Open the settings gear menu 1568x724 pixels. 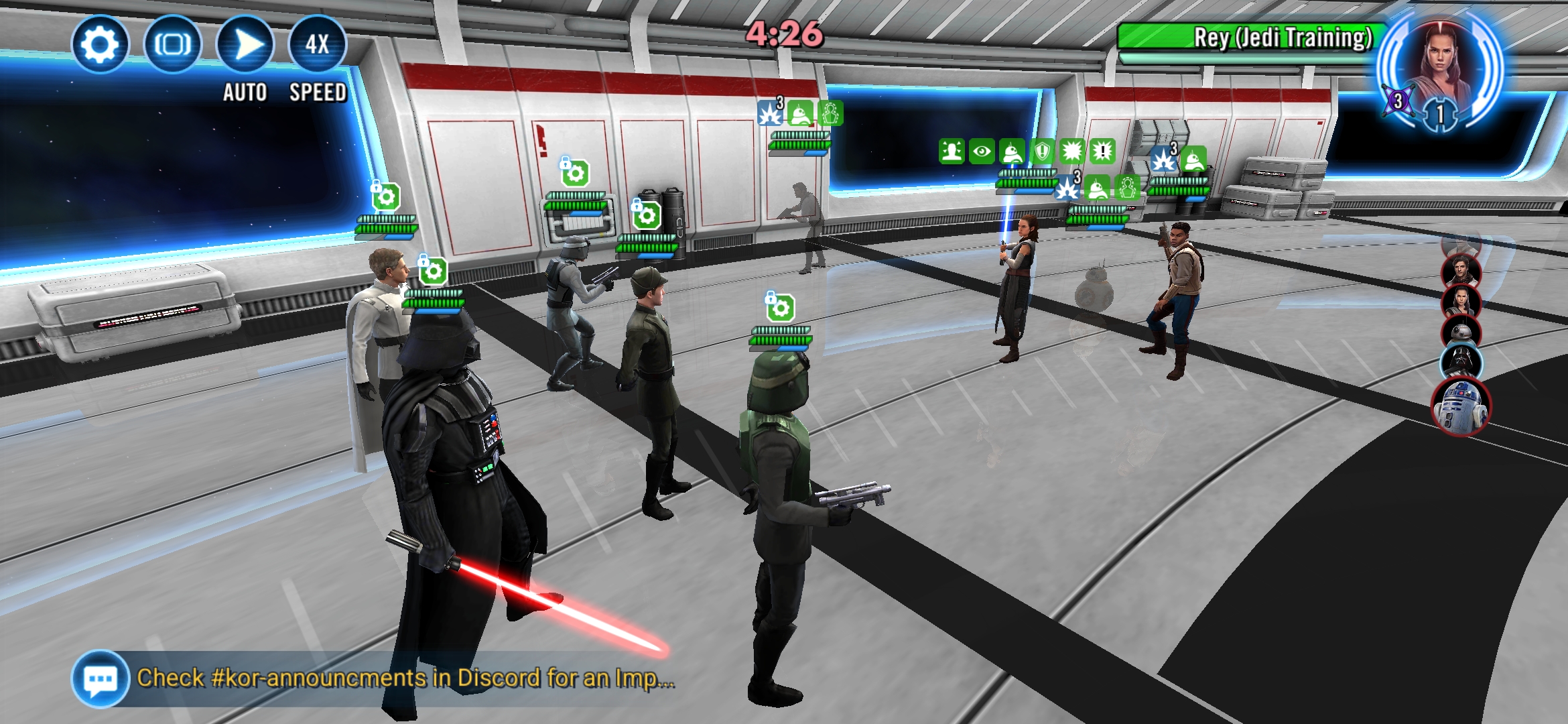click(x=100, y=44)
